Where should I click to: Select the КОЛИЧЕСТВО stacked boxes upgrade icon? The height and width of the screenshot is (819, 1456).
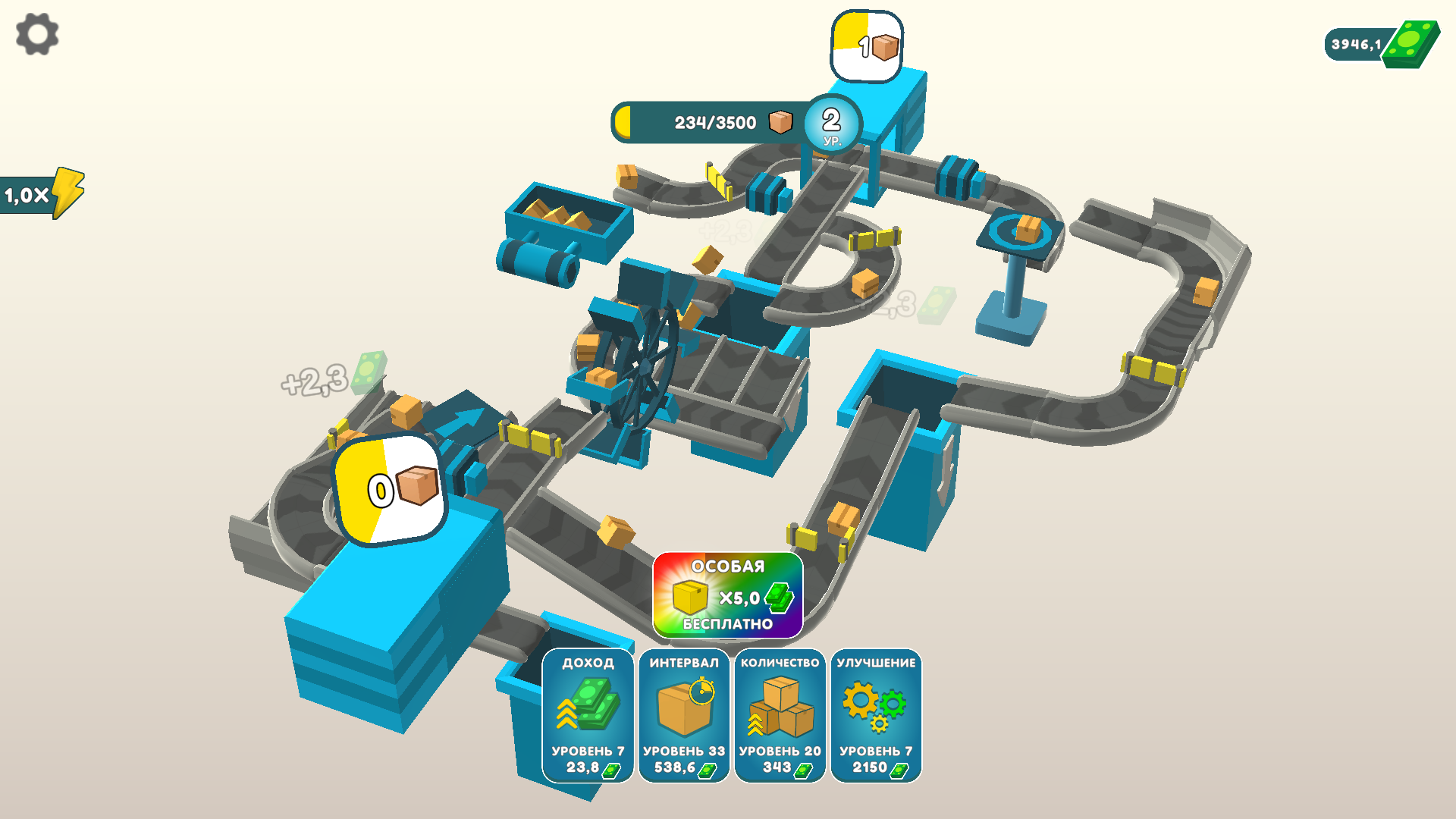click(x=780, y=705)
